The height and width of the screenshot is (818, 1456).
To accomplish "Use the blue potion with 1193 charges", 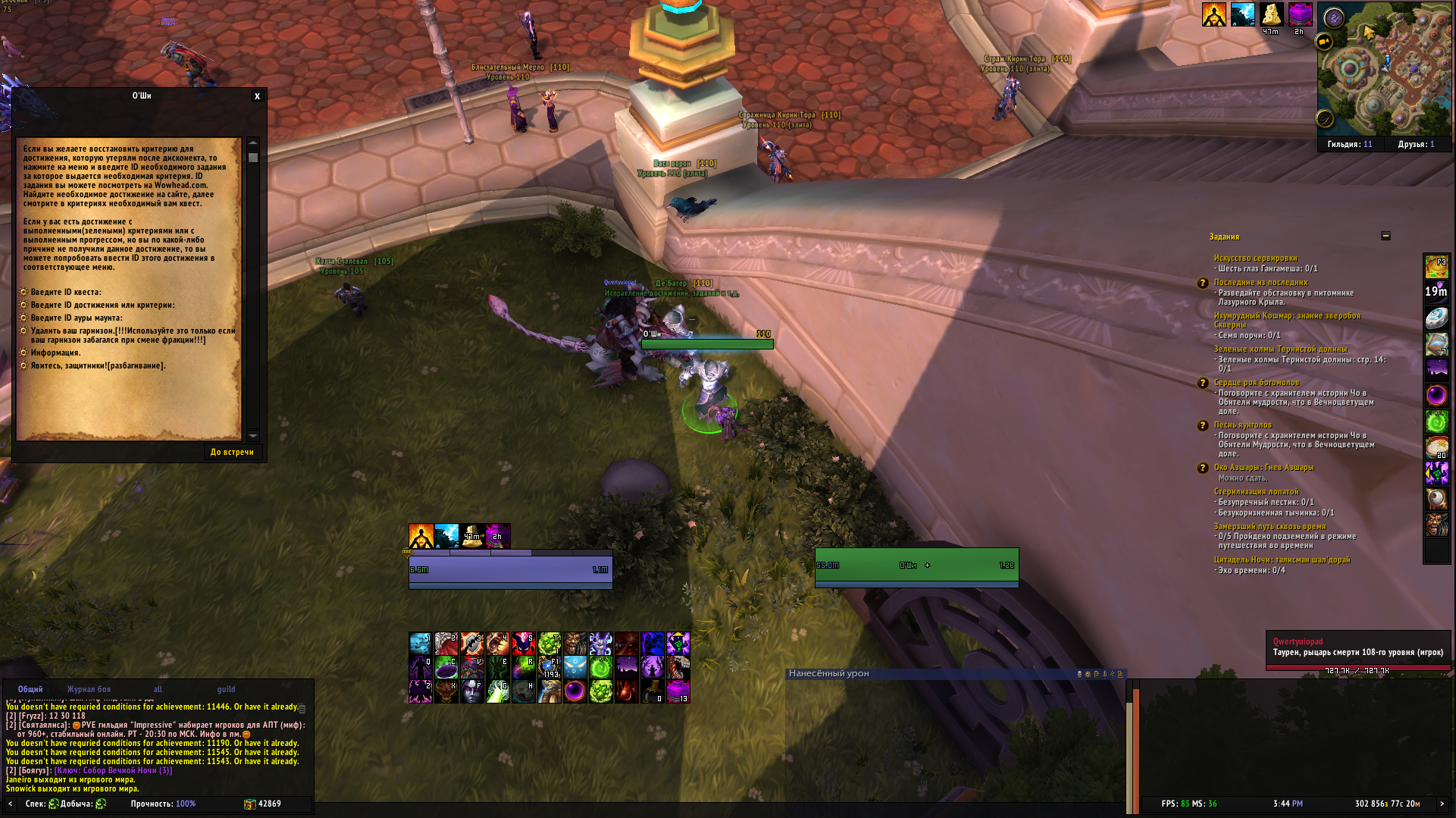I will point(550,667).
